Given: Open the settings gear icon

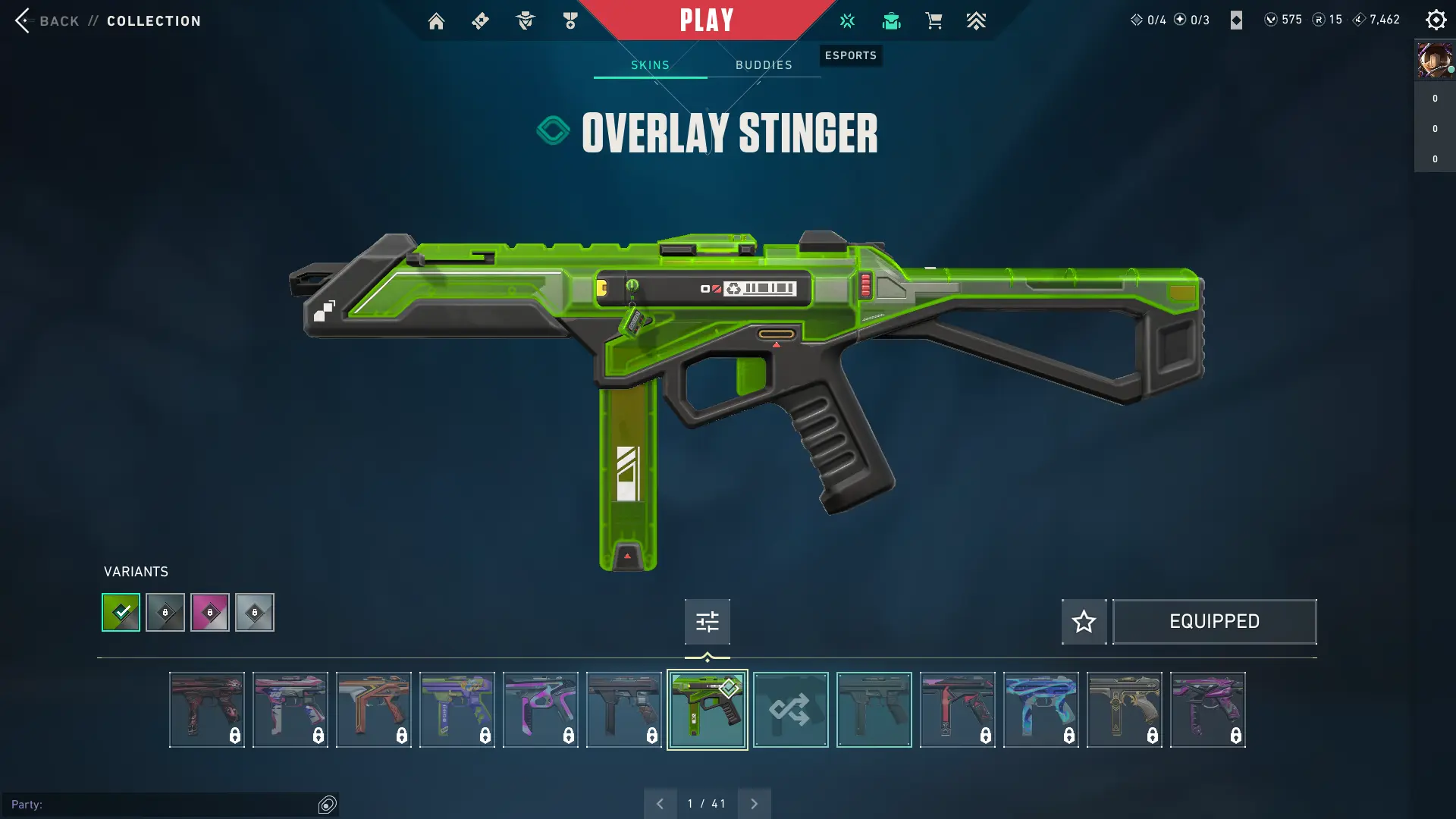Looking at the screenshot, I should click(x=1436, y=20).
